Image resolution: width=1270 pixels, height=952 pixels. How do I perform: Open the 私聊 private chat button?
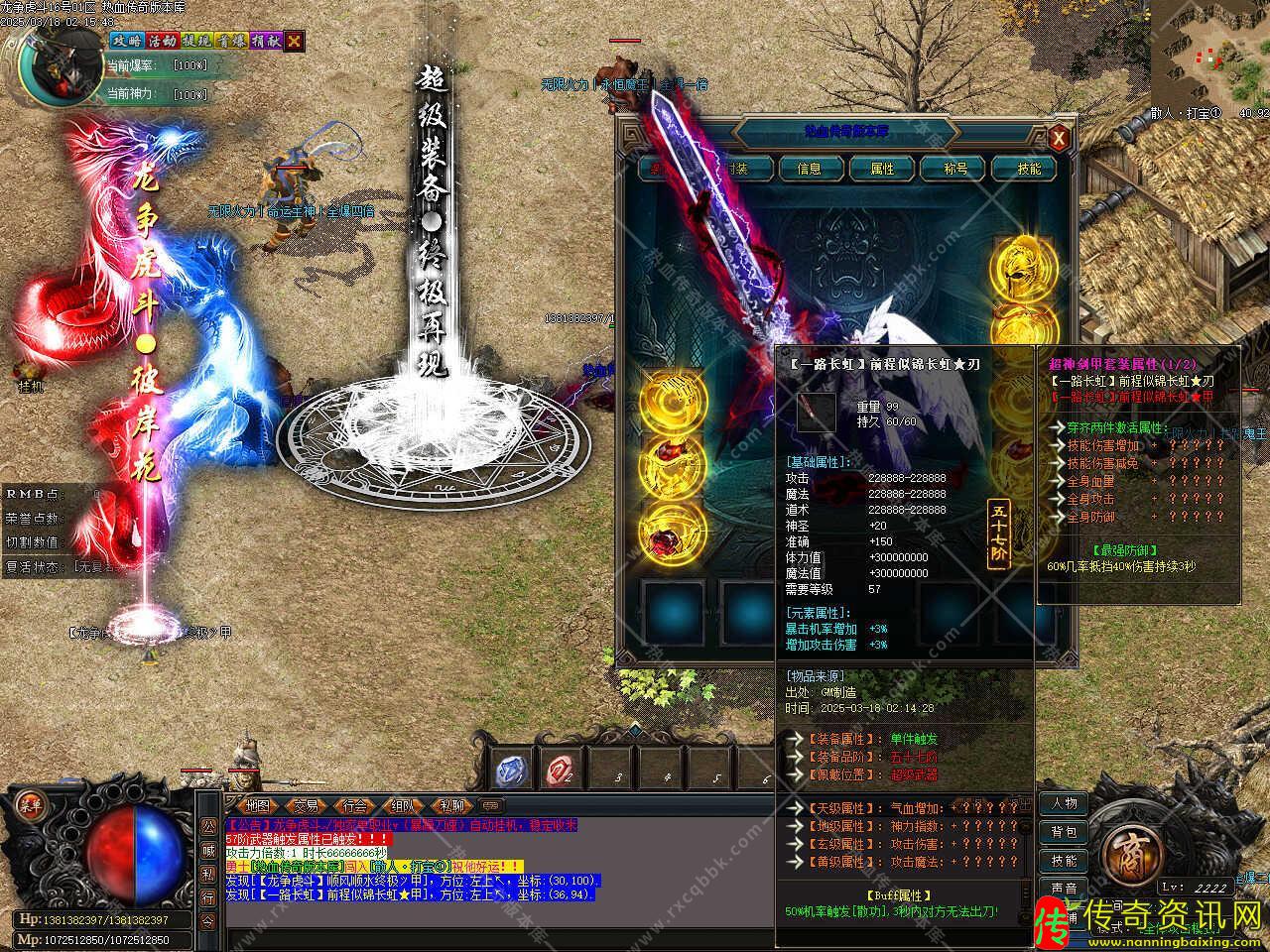pyautogui.click(x=451, y=805)
